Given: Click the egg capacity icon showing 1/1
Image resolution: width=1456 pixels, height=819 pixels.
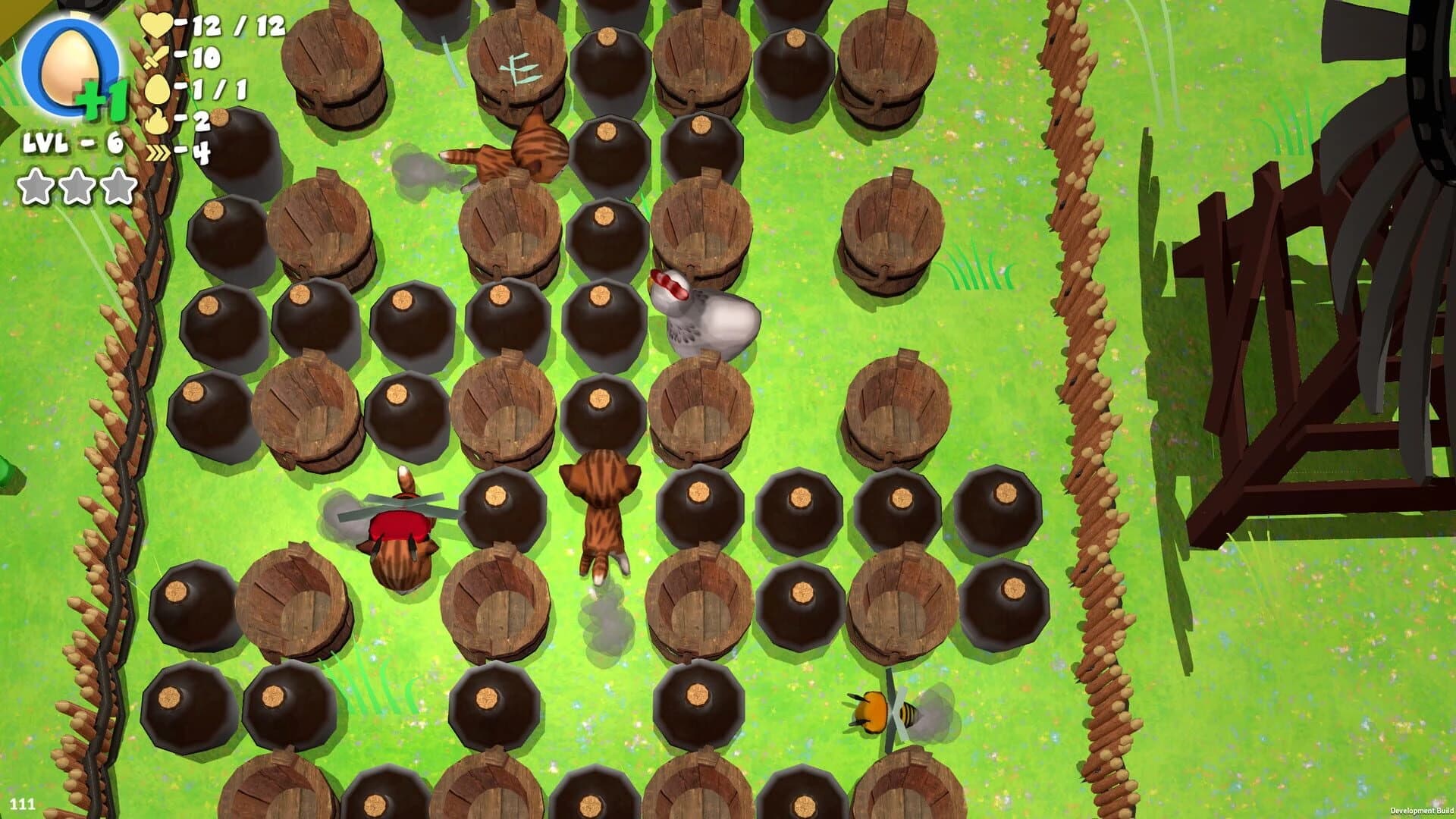Looking at the screenshot, I should coord(157,87).
